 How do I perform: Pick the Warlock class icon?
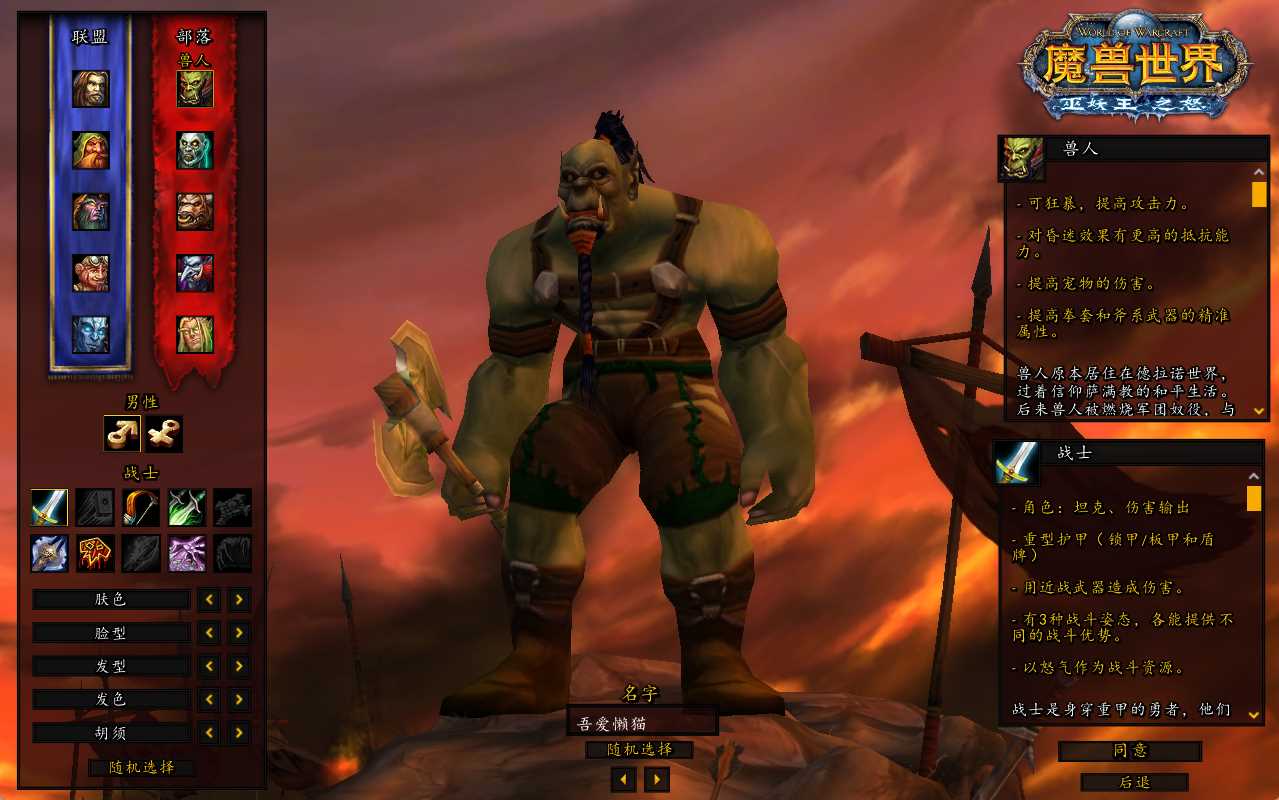[187, 553]
